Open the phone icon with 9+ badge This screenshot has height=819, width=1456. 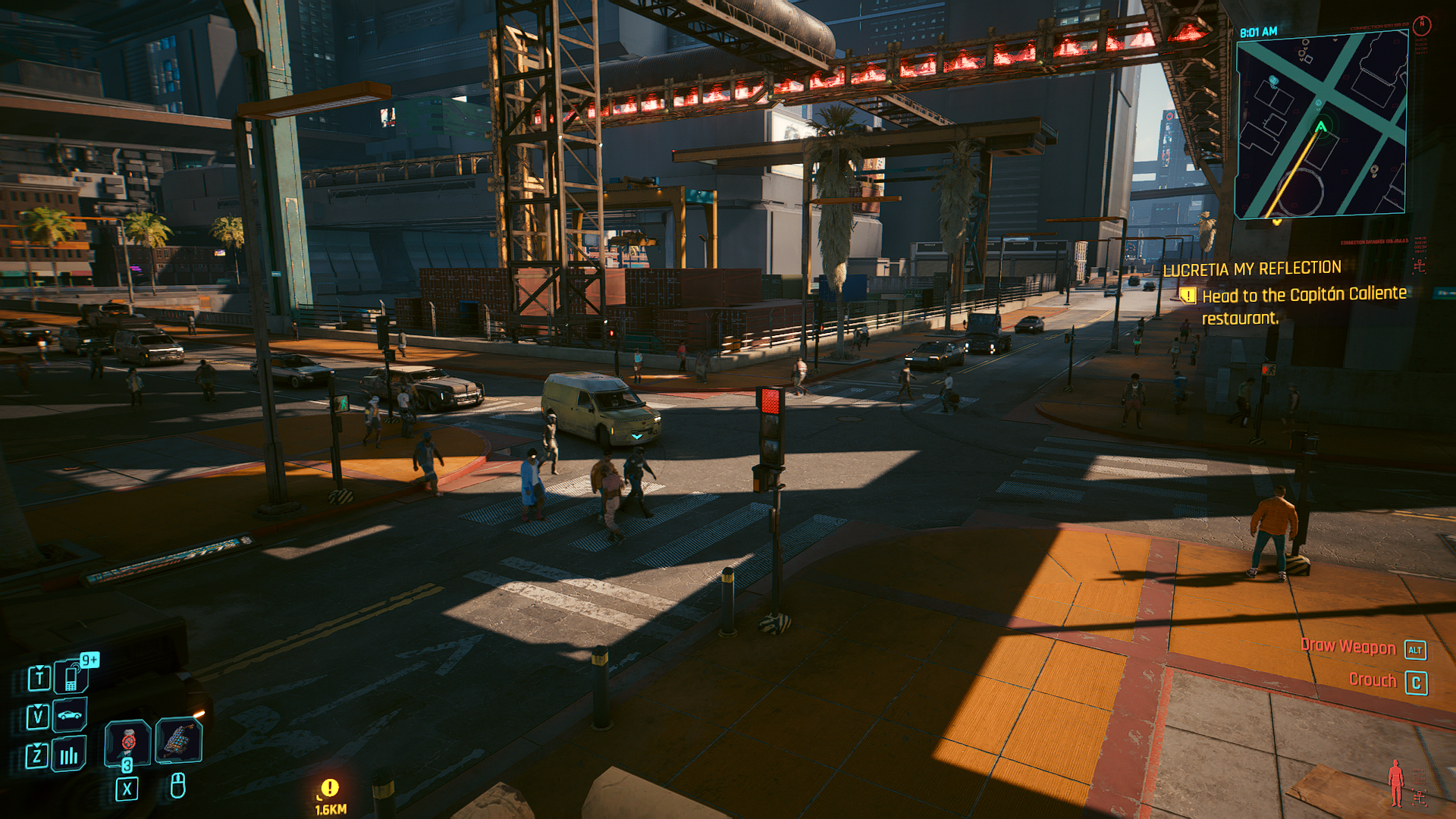click(x=72, y=676)
